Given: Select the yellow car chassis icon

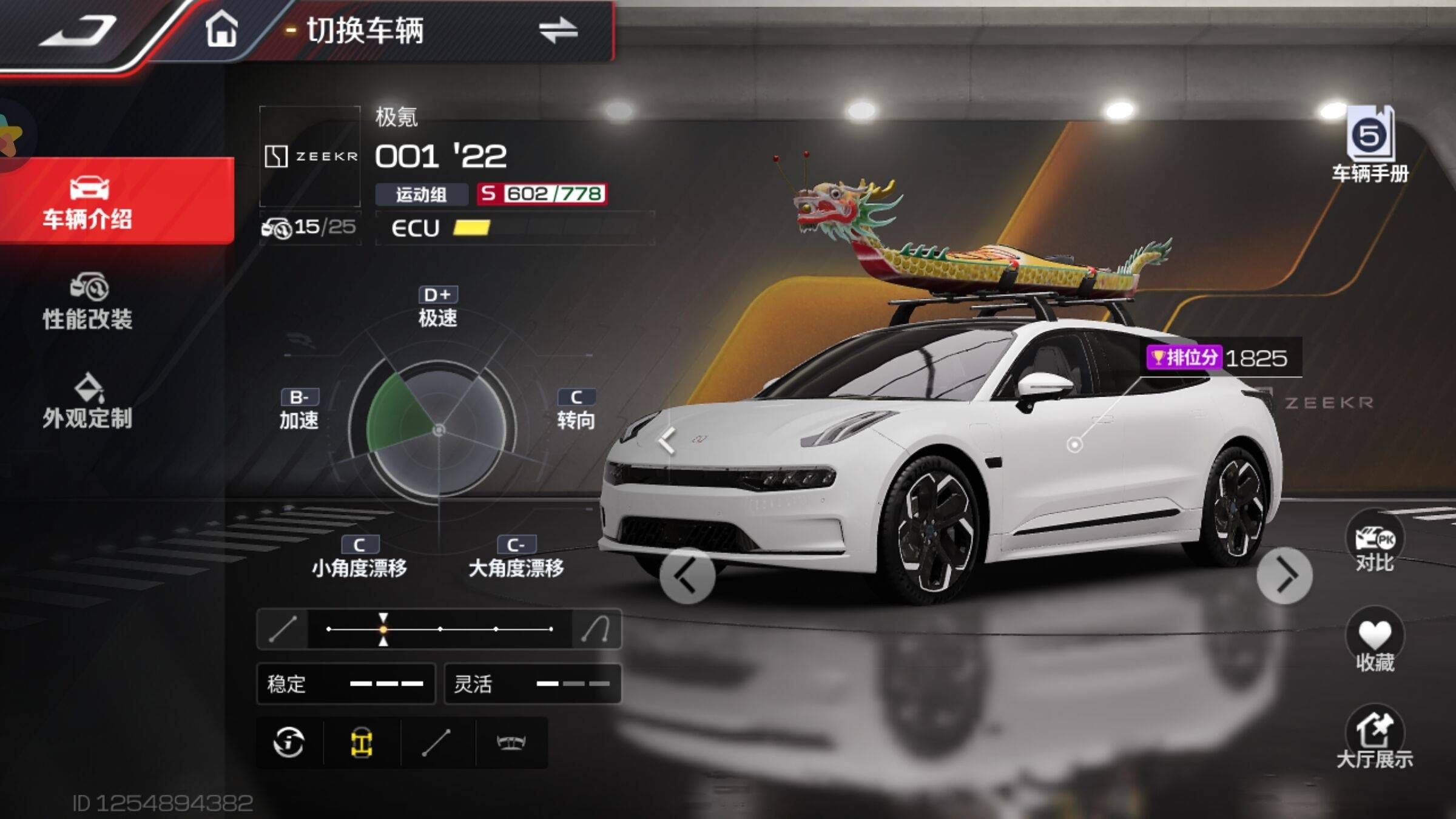Looking at the screenshot, I should point(362,743).
